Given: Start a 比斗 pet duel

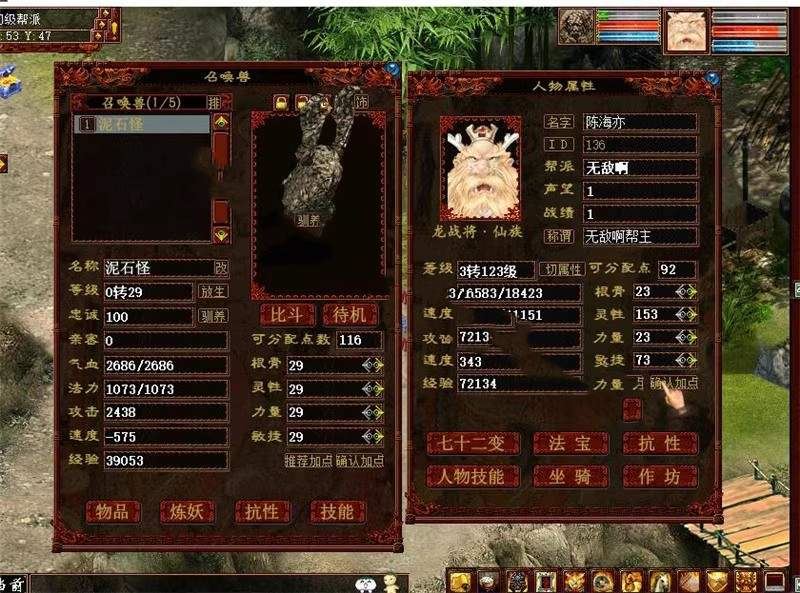Looking at the screenshot, I should pyautogui.click(x=287, y=314).
